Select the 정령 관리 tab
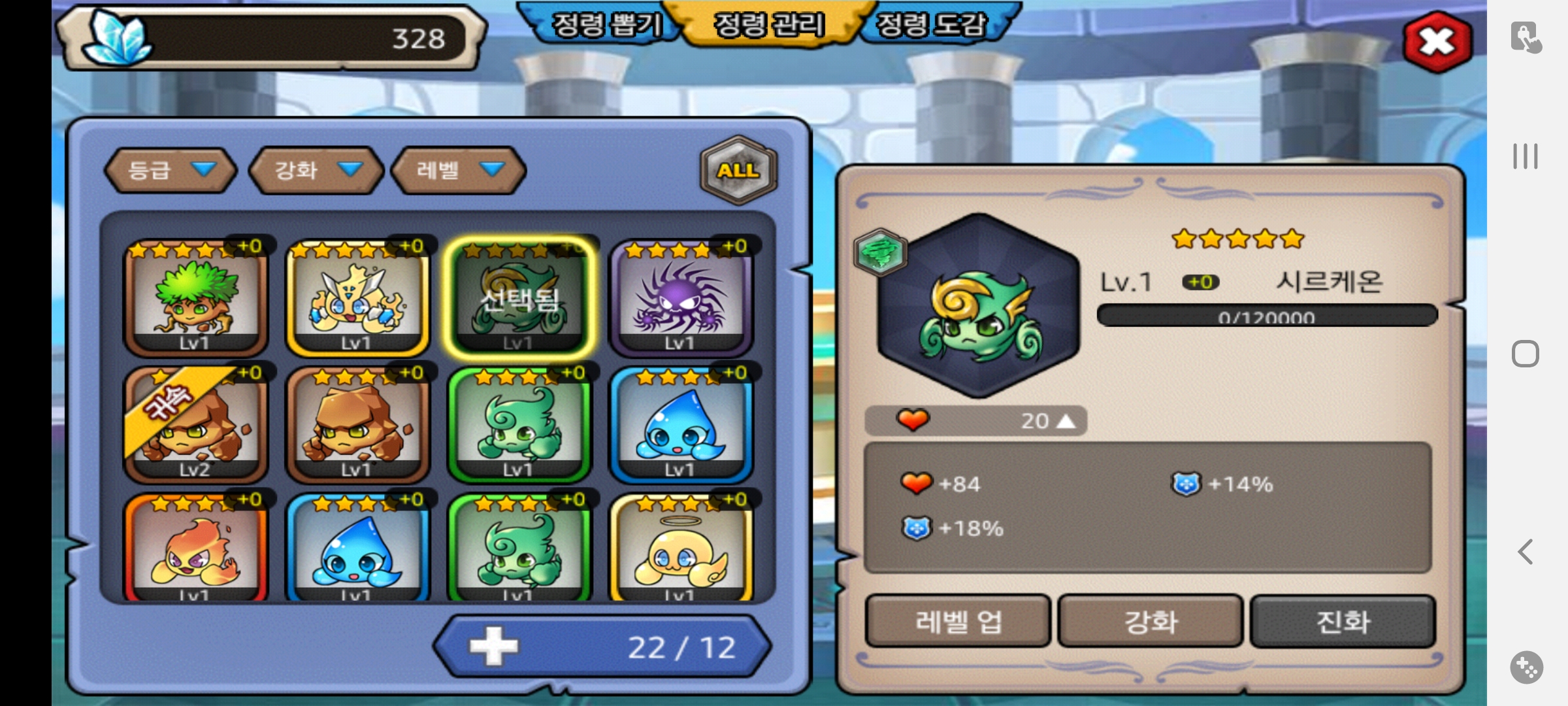This screenshot has height=706, width=1568. coord(769,25)
